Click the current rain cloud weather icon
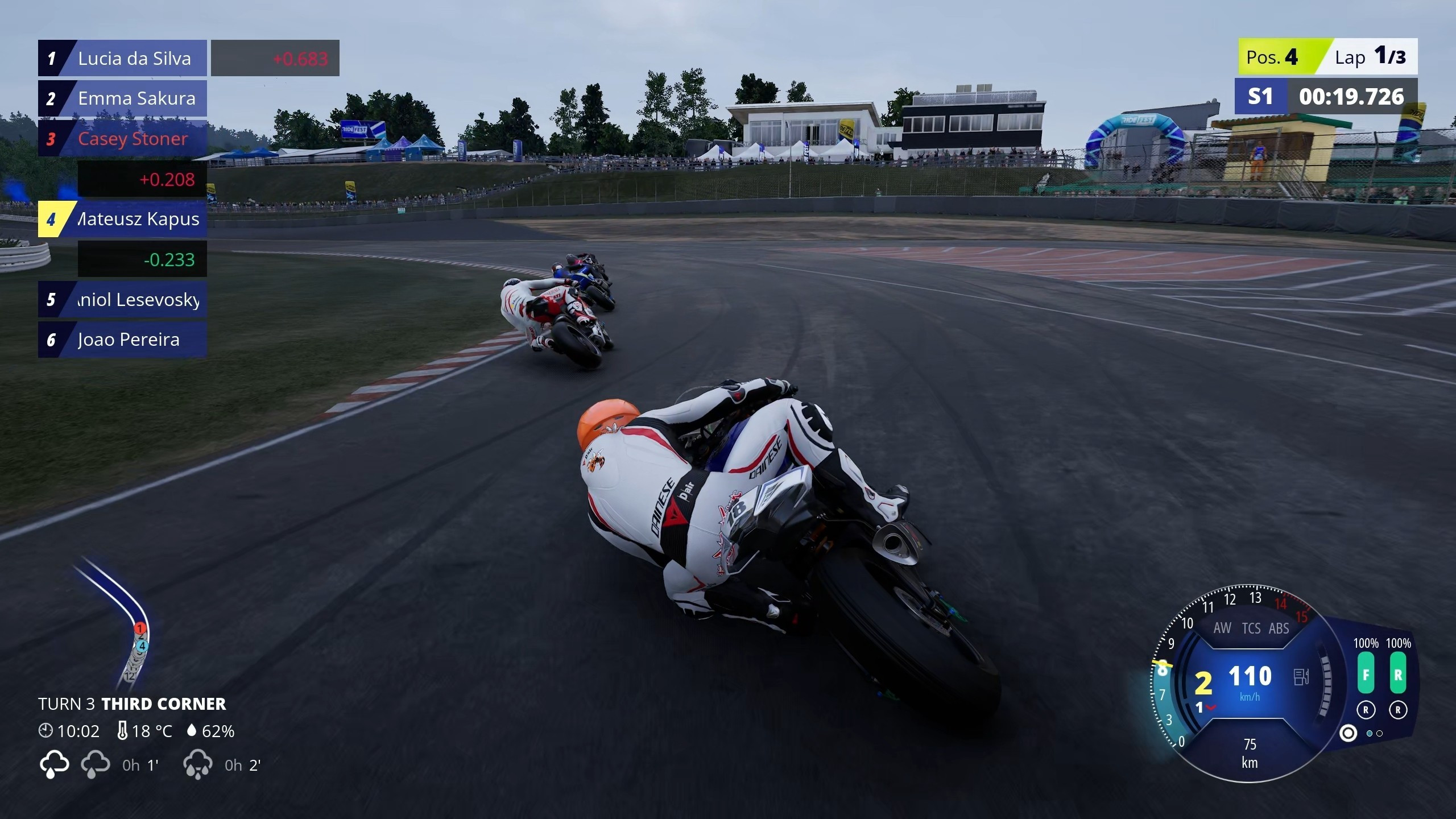Screen dimensions: 1456x819 [54, 764]
